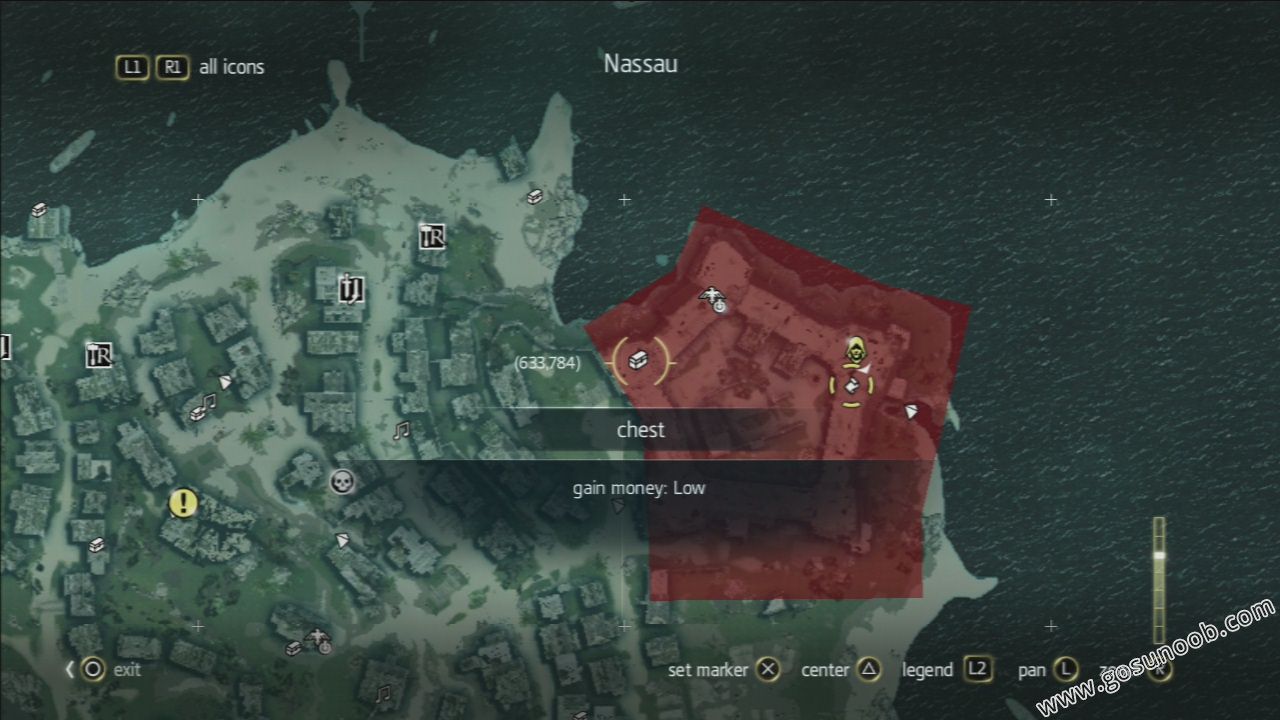Select the viewpoint eagle marker inside red zone
The image size is (1280, 720).
click(x=713, y=297)
